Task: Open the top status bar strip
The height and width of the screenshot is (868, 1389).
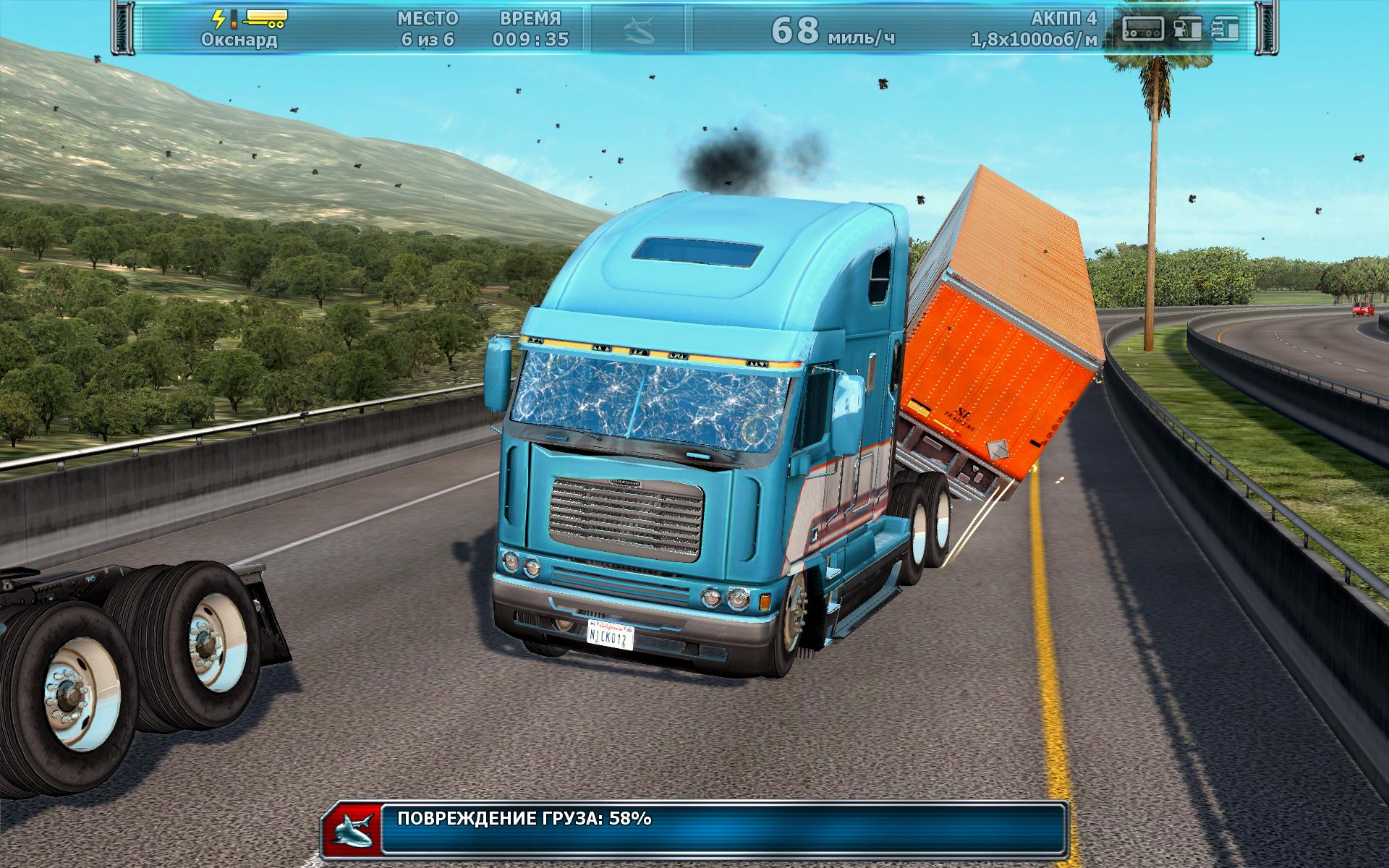Action: (694, 29)
